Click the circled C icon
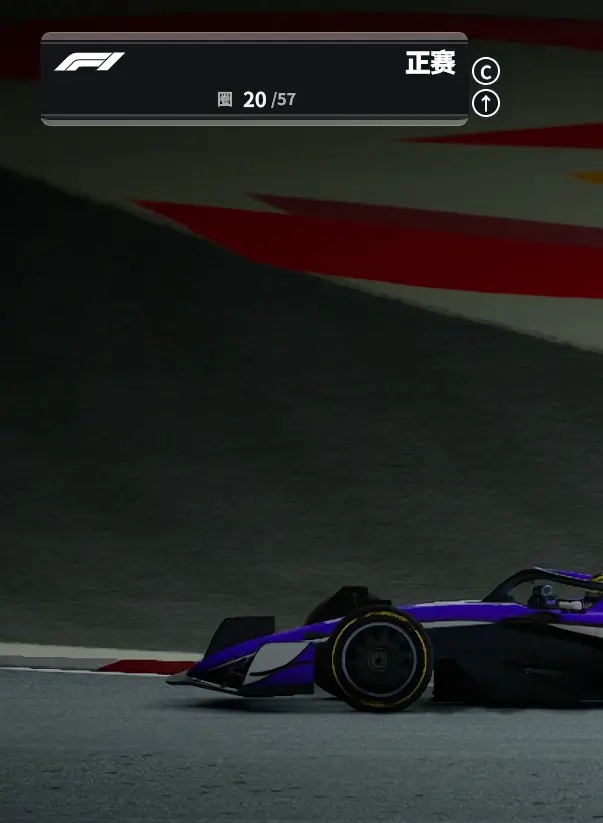The width and height of the screenshot is (603, 823). tap(485, 71)
